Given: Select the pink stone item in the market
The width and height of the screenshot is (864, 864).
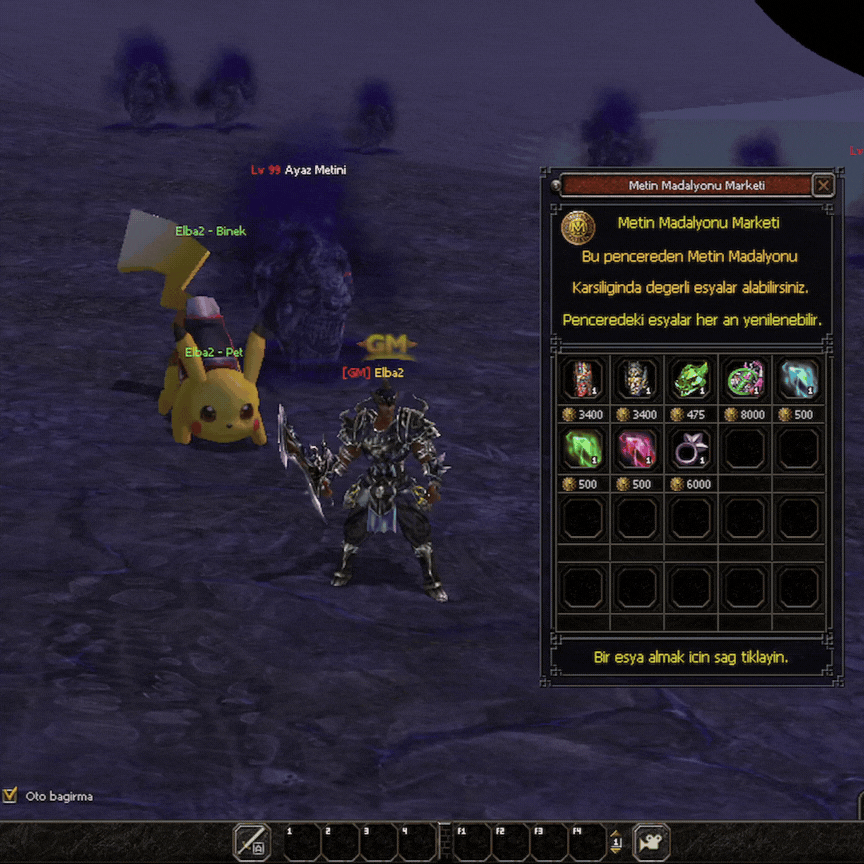Looking at the screenshot, I should pyautogui.click(x=637, y=448).
